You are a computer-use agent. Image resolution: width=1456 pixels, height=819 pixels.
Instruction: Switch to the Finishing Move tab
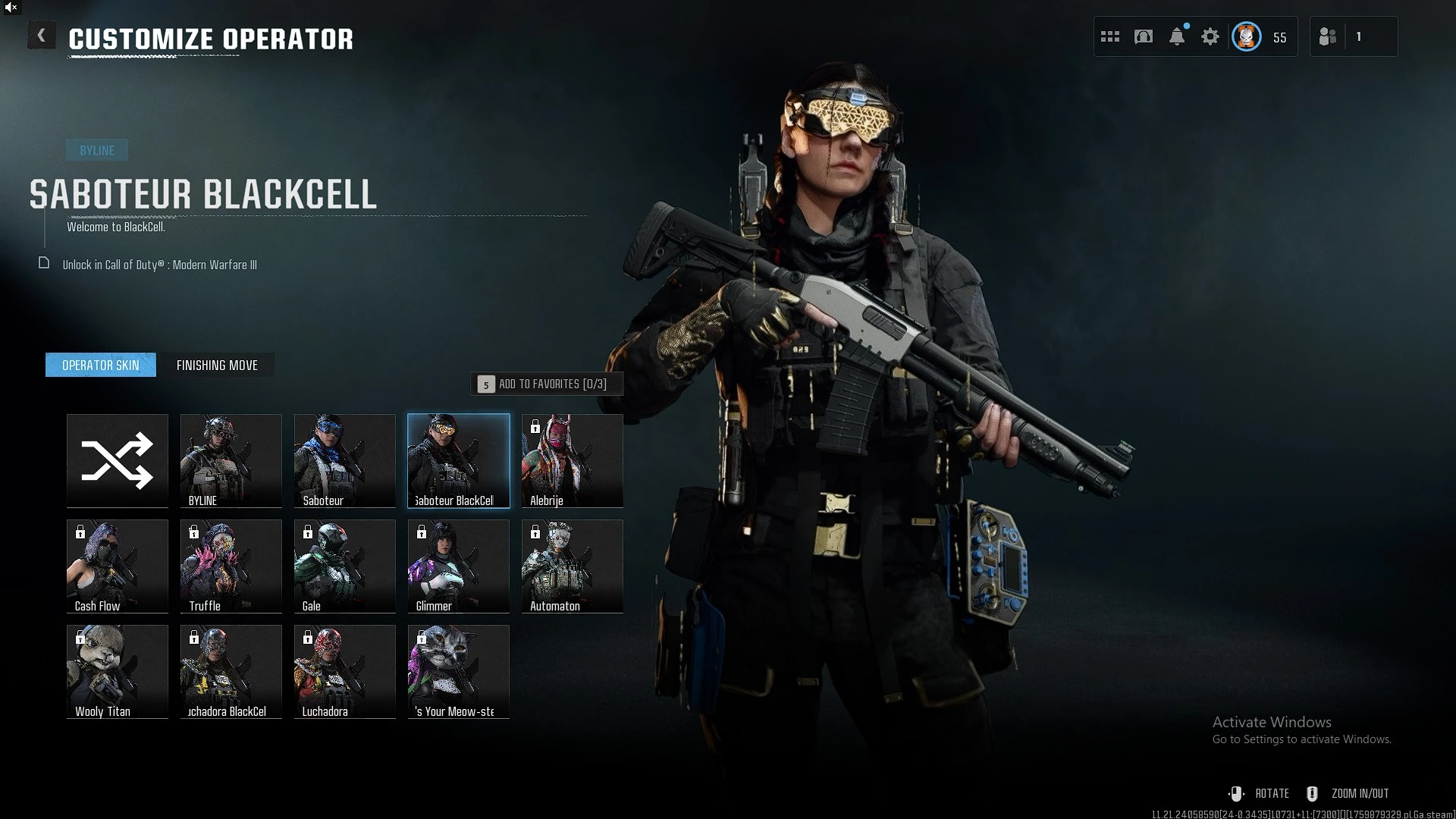[217, 366]
